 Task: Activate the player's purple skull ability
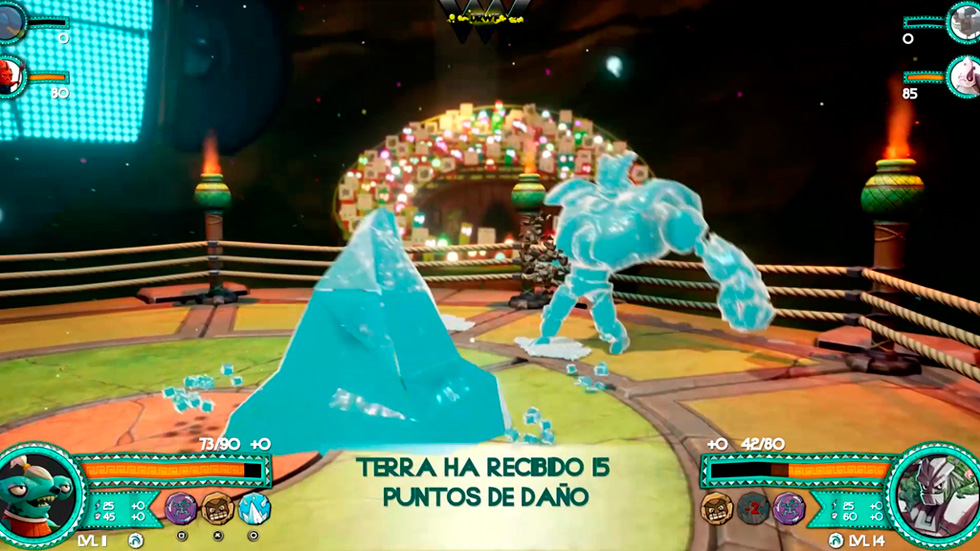181,508
